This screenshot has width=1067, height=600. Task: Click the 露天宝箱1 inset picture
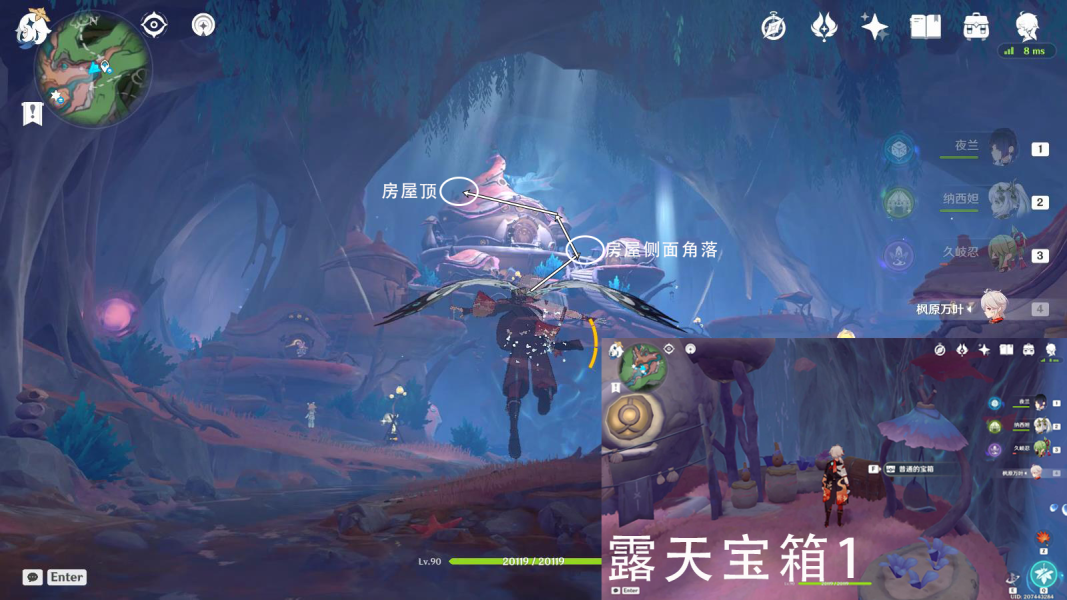(x=834, y=468)
